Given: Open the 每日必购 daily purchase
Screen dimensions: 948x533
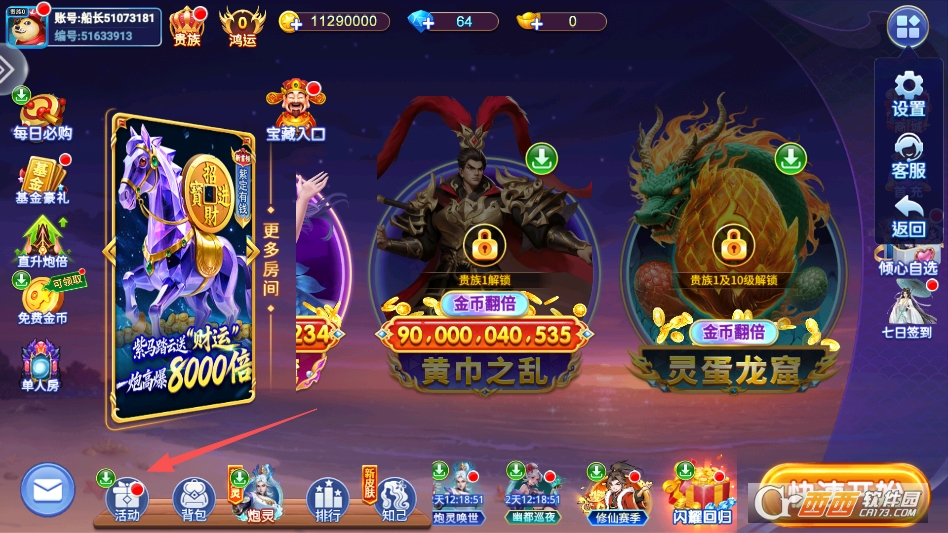Looking at the screenshot, I should point(42,117).
